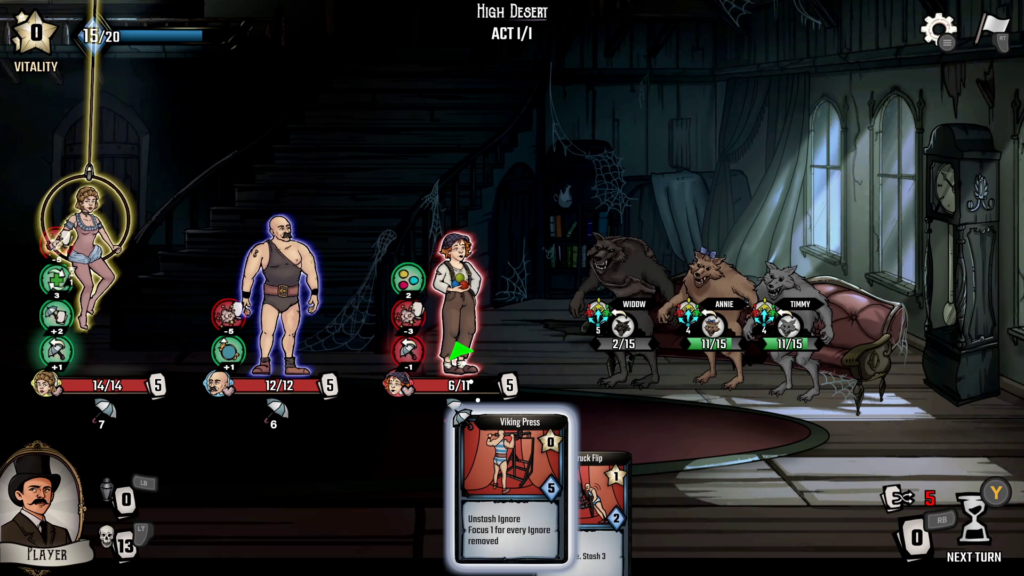The height and width of the screenshot is (576, 1024).
Task: Click the shuffle cards icon beside red 5
Action: (x=894, y=497)
